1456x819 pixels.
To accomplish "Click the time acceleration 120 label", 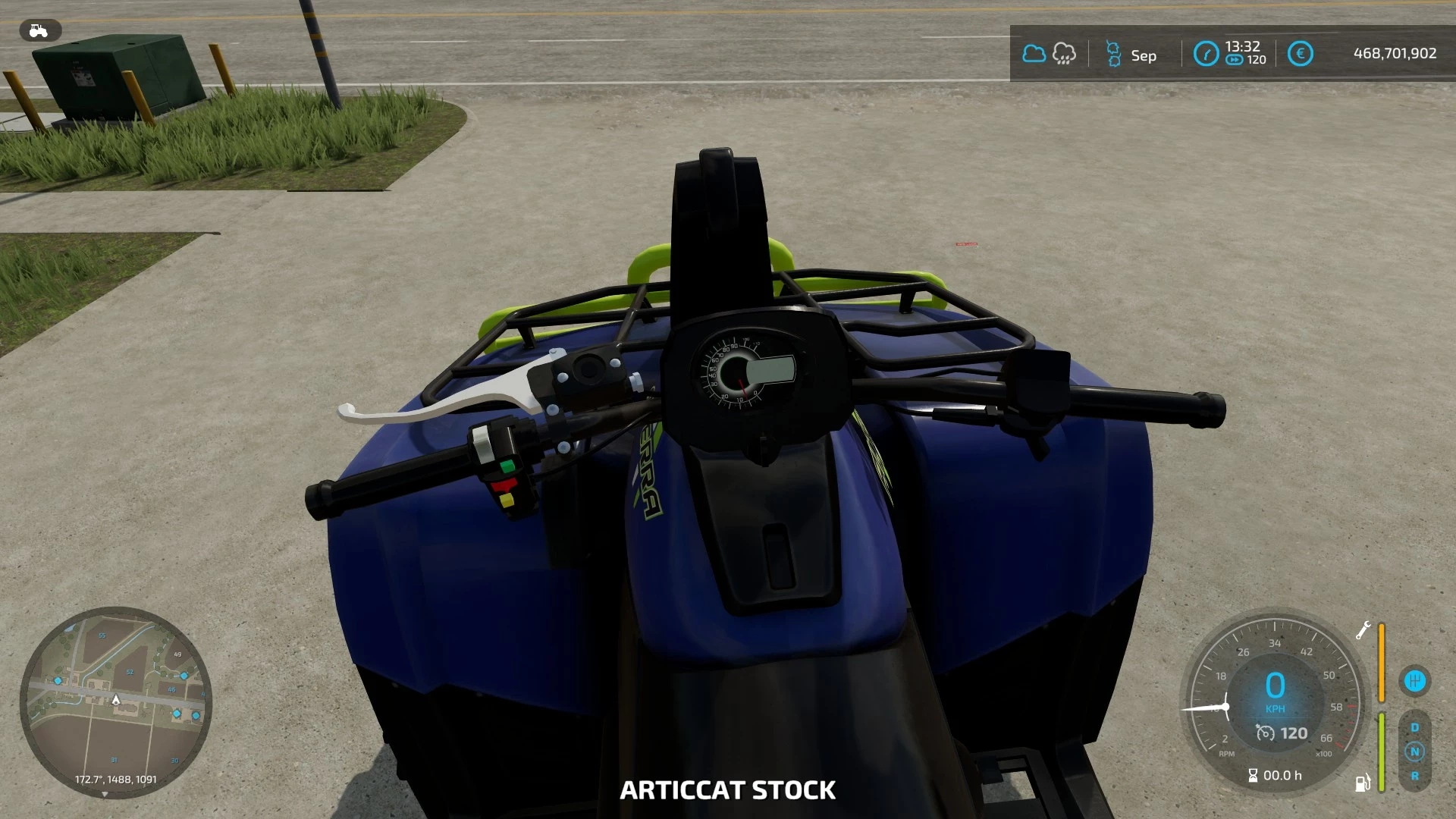I will (1256, 61).
